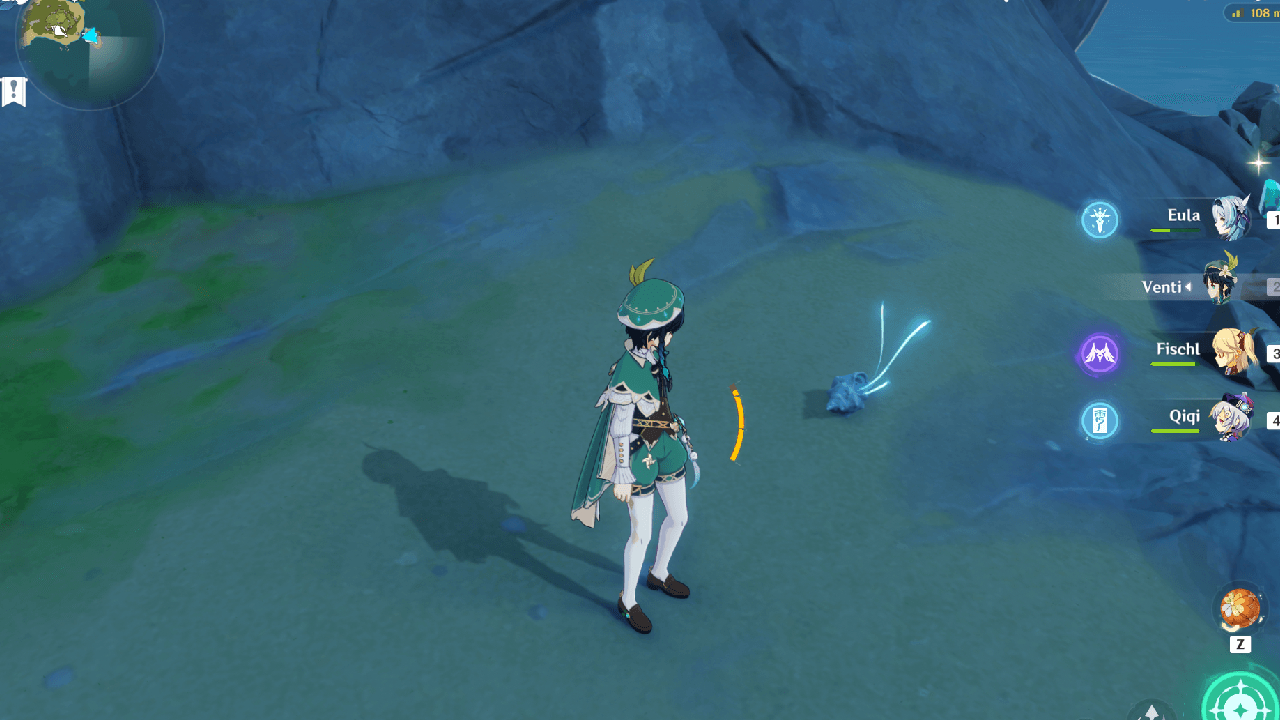Select Venti's nameplate in the party list
Viewport: 1280px width, 720px height.
click(x=1163, y=287)
